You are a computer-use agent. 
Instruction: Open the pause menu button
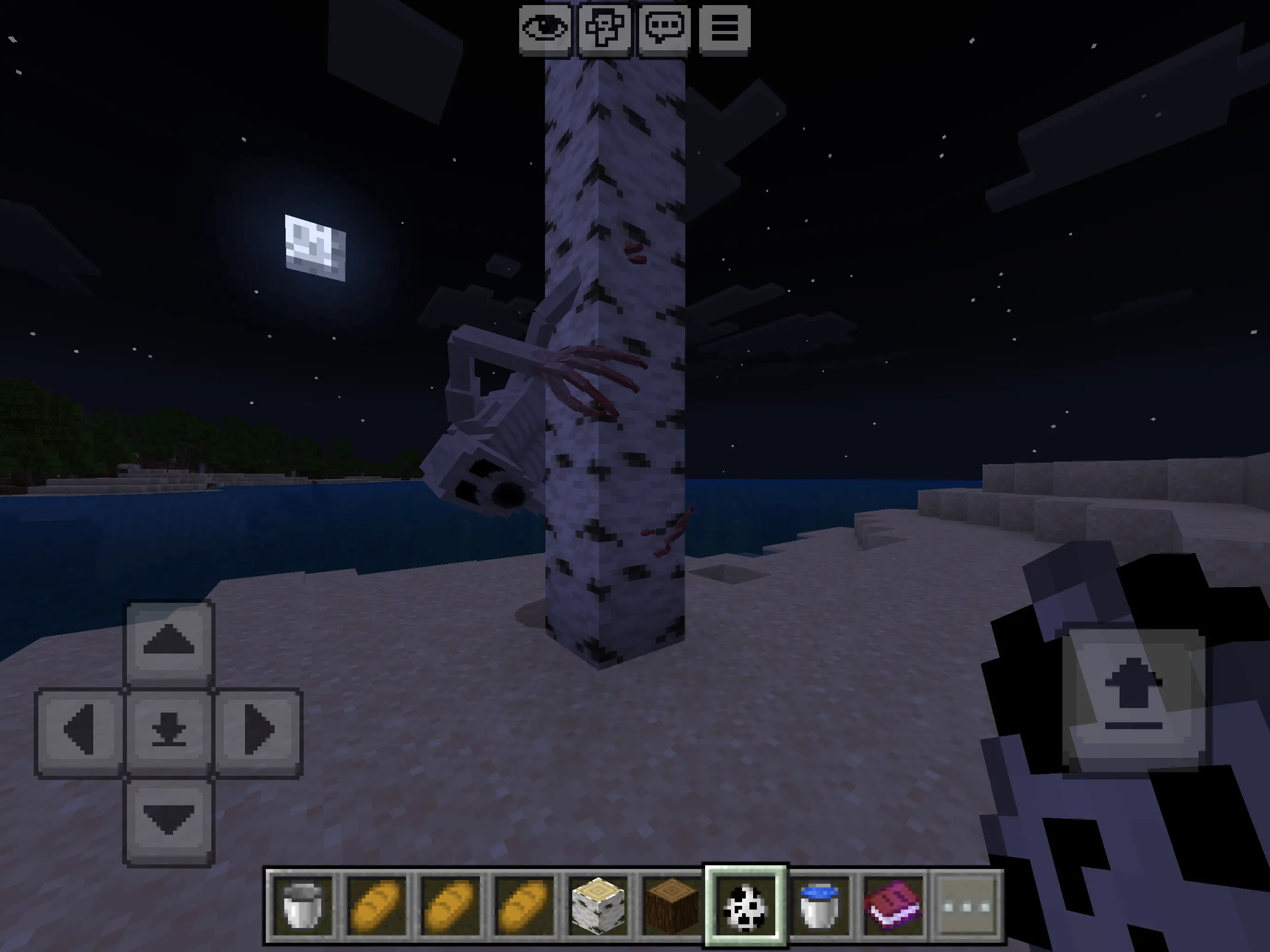click(x=725, y=29)
